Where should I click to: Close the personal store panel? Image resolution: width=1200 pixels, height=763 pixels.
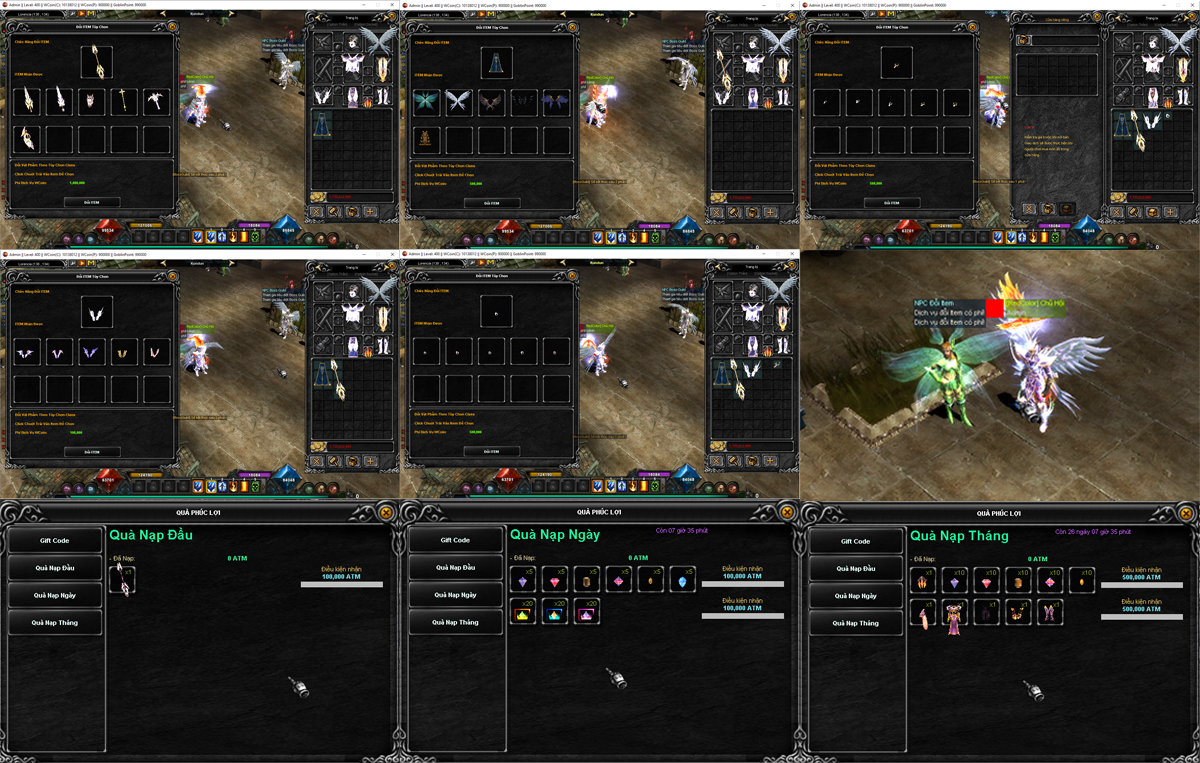click(x=1028, y=209)
